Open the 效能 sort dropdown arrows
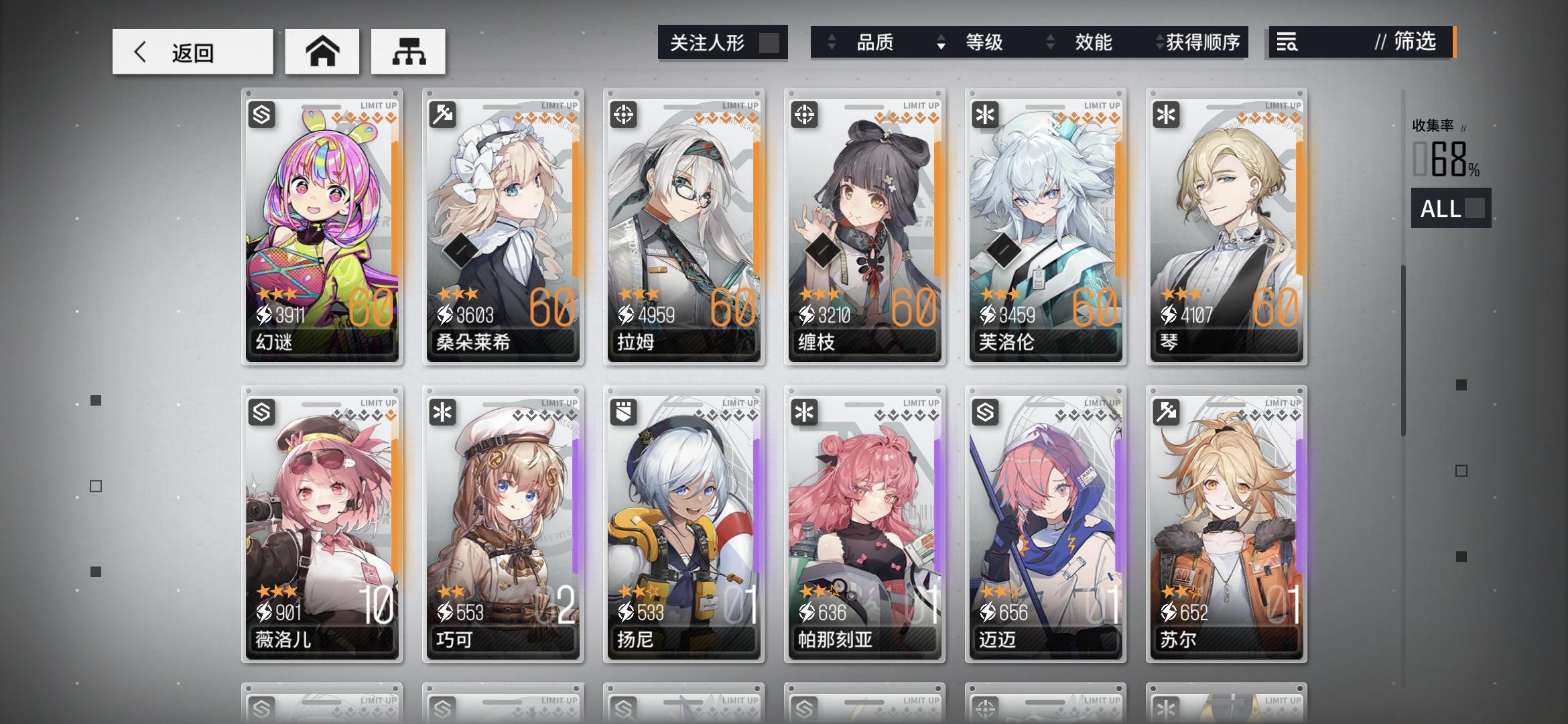Viewport: 1568px width, 724px height. pos(1050,42)
